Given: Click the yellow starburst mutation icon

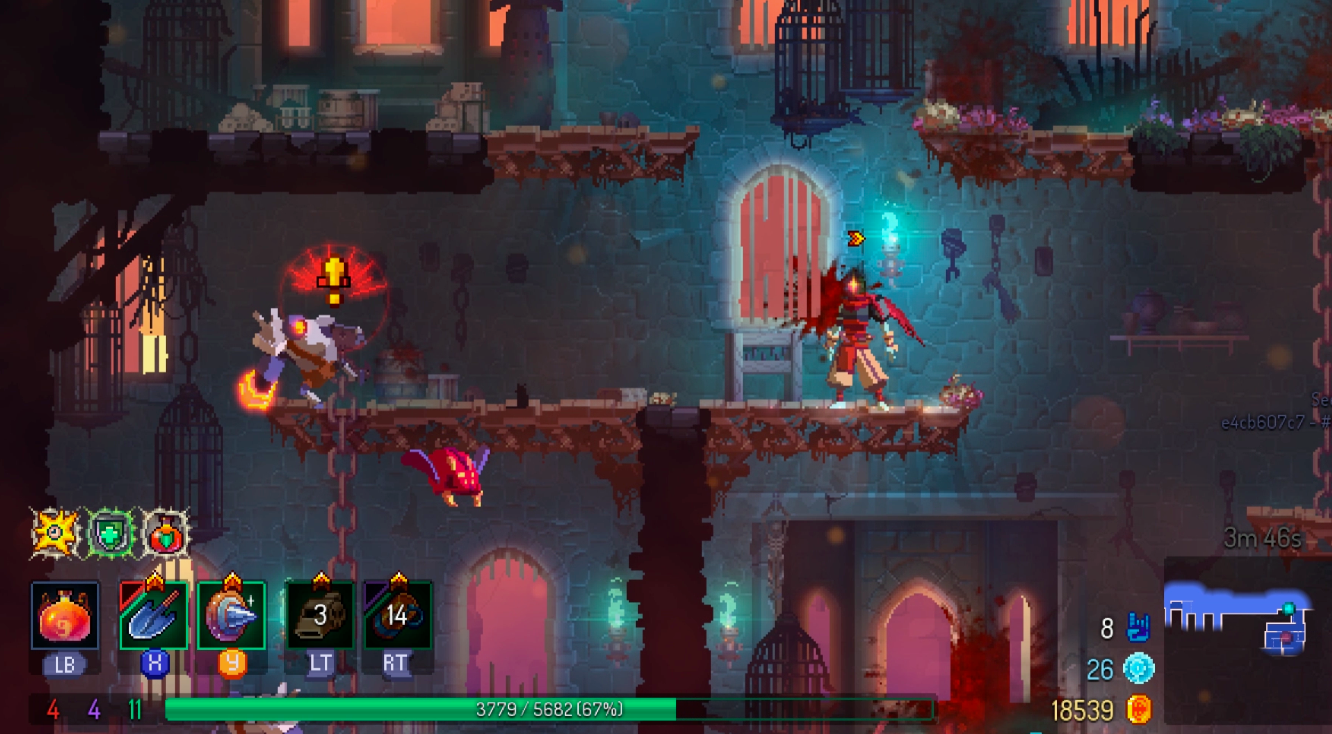Looking at the screenshot, I should (53, 533).
